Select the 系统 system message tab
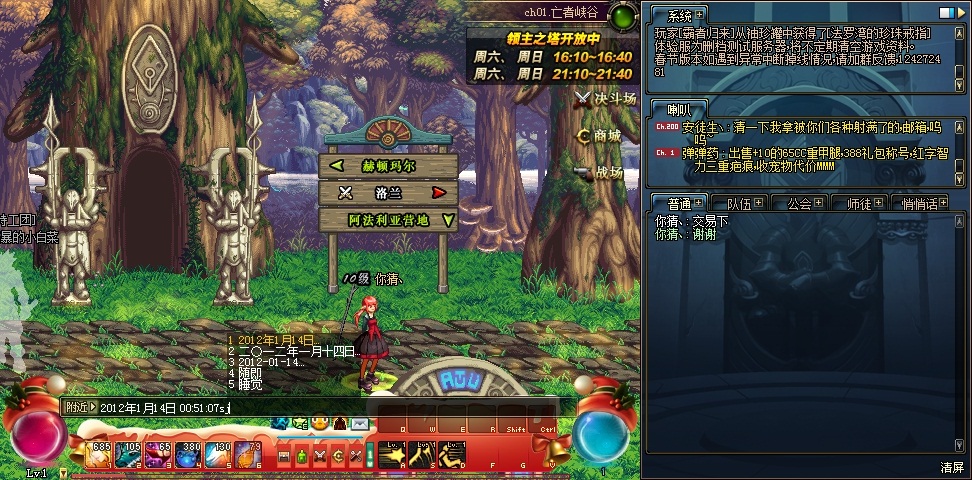972x480 pixels. coord(680,15)
